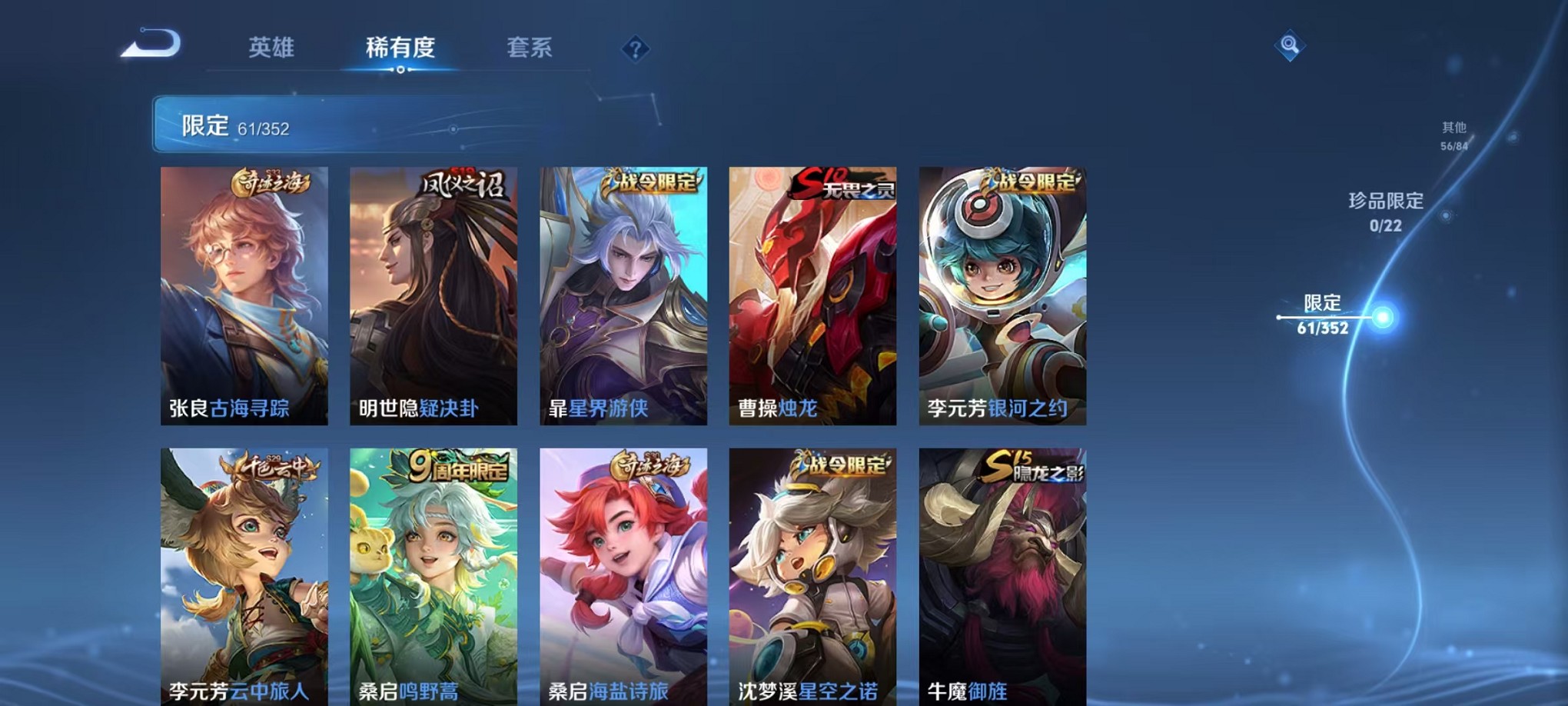Open the help icon beside the tabs

point(635,49)
